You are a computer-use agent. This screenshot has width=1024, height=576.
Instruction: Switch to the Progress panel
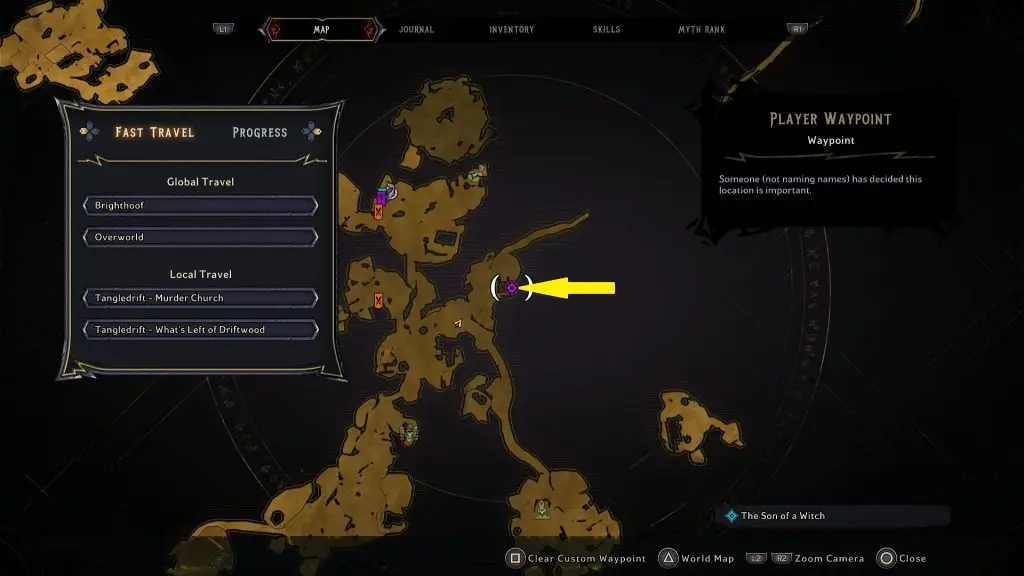tap(260, 132)
